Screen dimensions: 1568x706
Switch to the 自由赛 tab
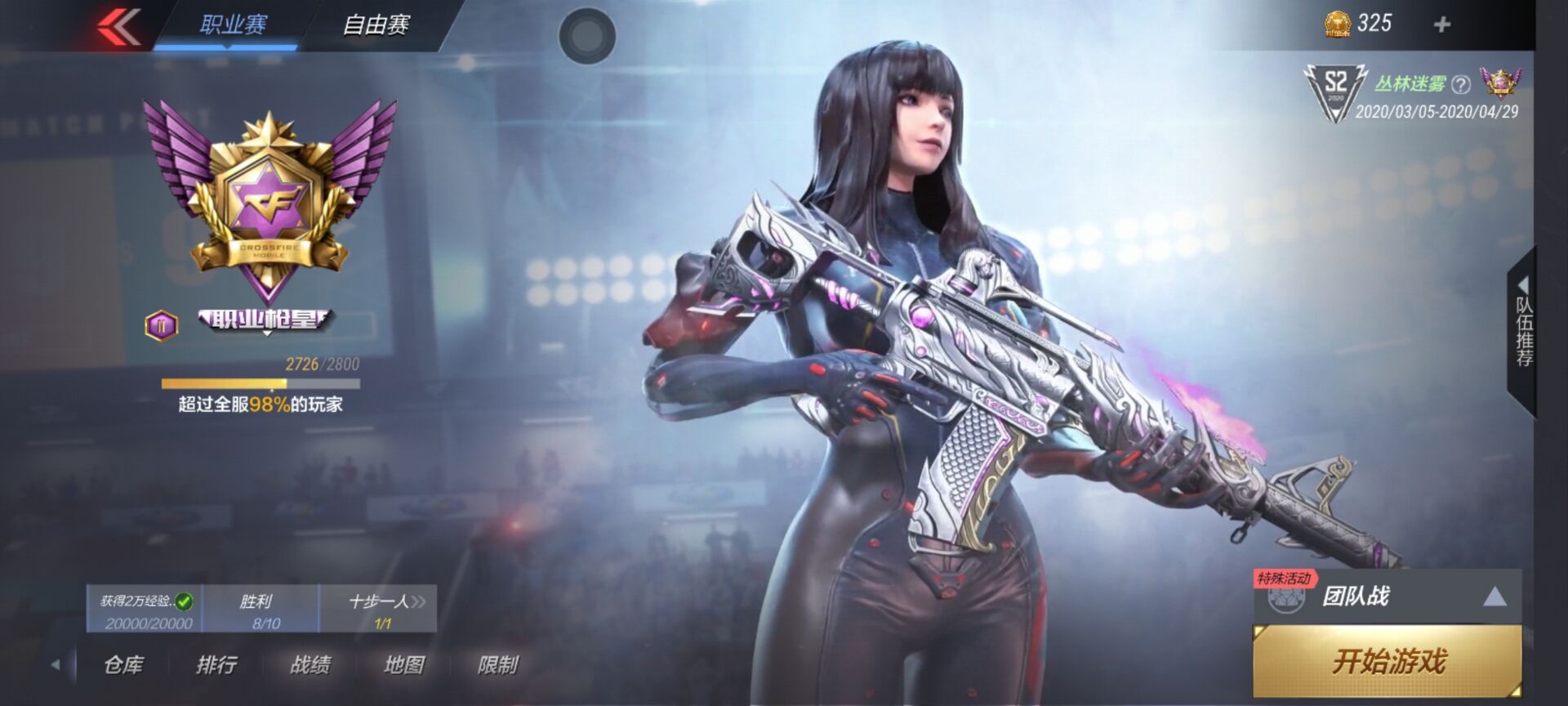pyautogui.click(x=375, y=25)
